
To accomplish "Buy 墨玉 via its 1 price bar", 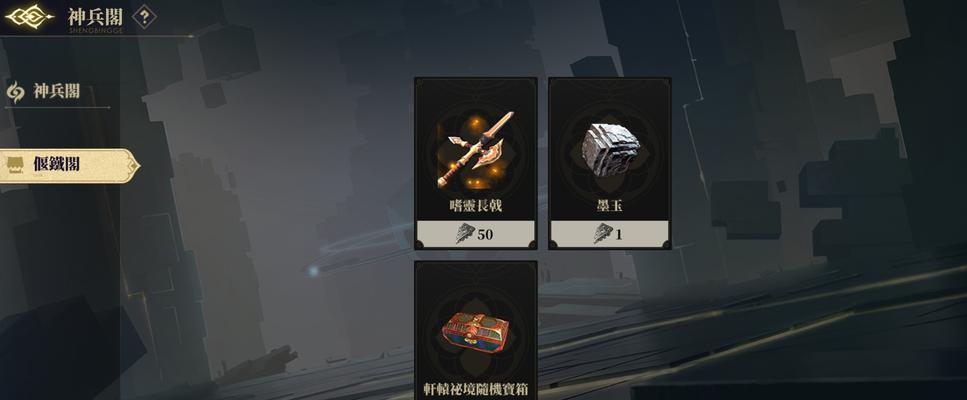I will (610, 234).
